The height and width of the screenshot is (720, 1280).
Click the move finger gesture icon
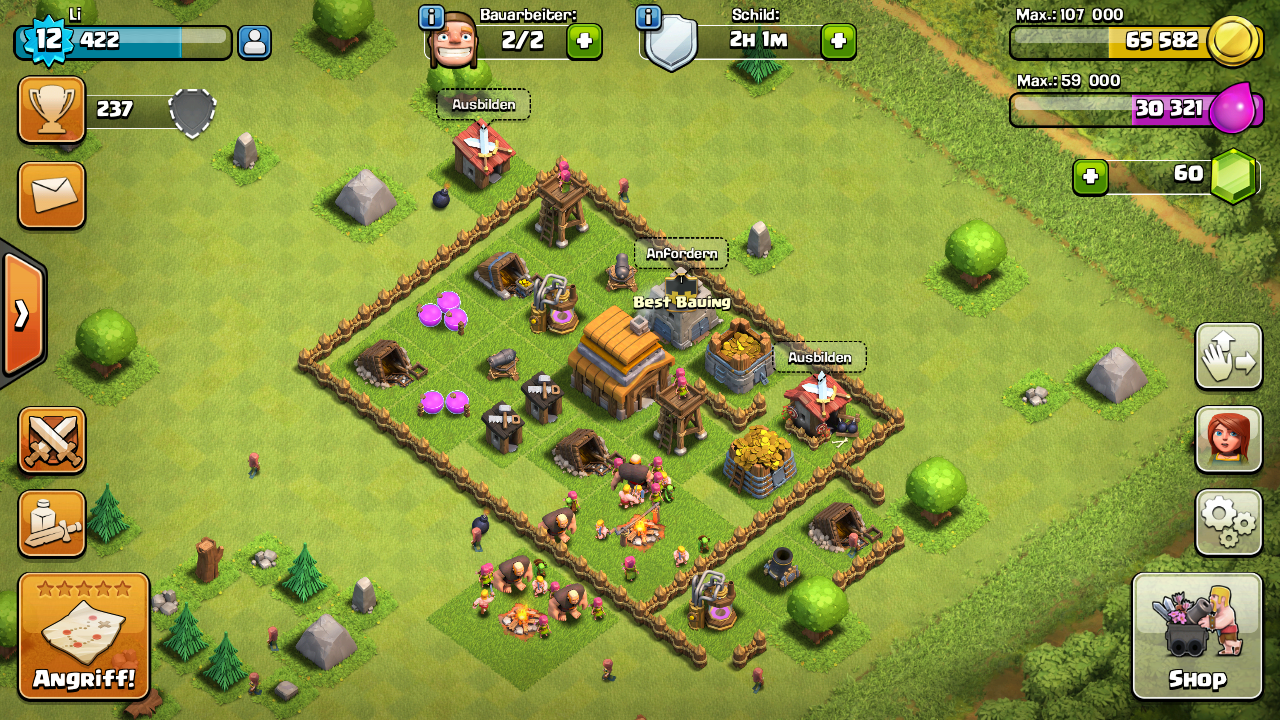1228,357
